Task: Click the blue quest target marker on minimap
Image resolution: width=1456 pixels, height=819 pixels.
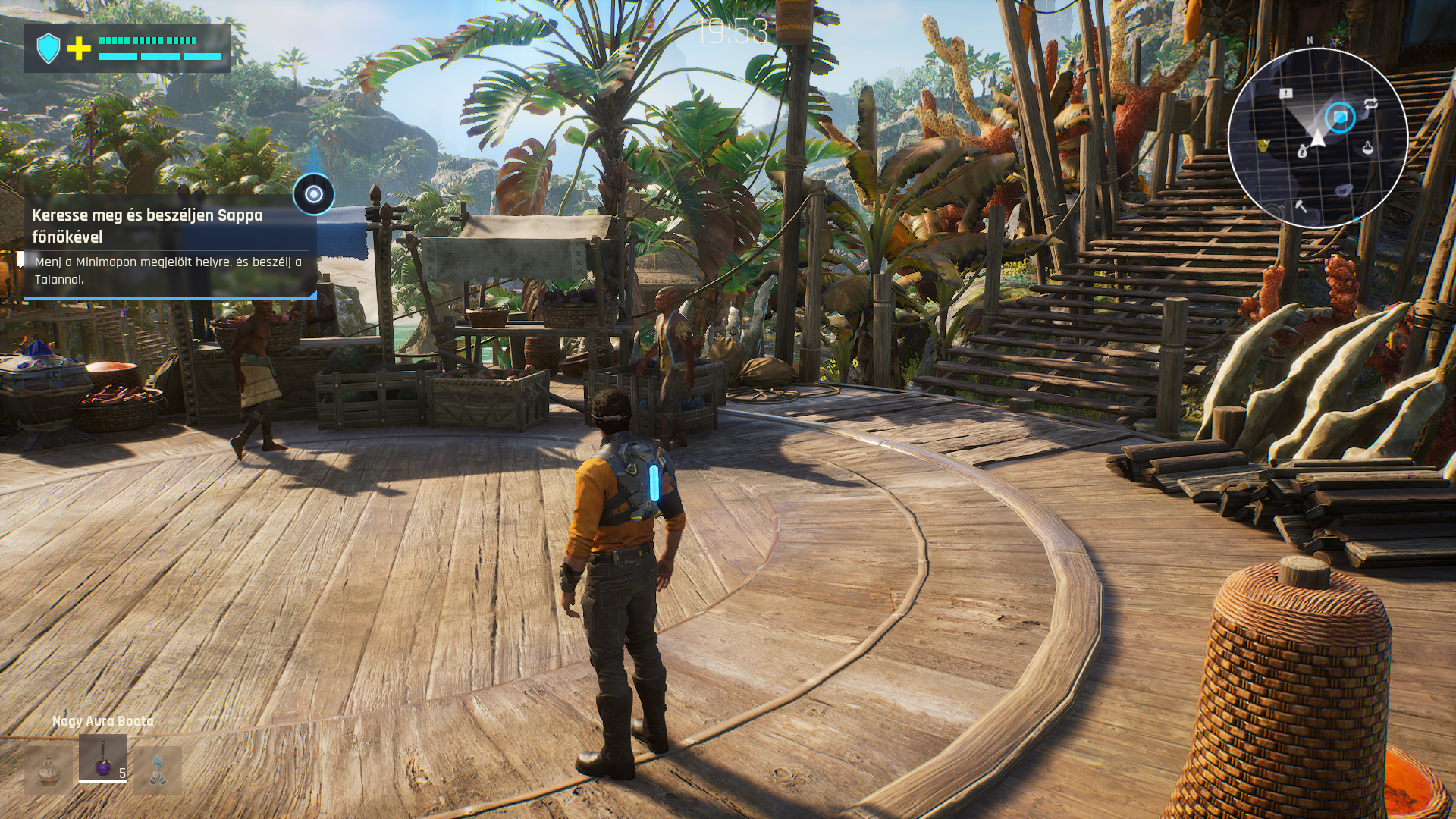Action: pos(1340,118)
